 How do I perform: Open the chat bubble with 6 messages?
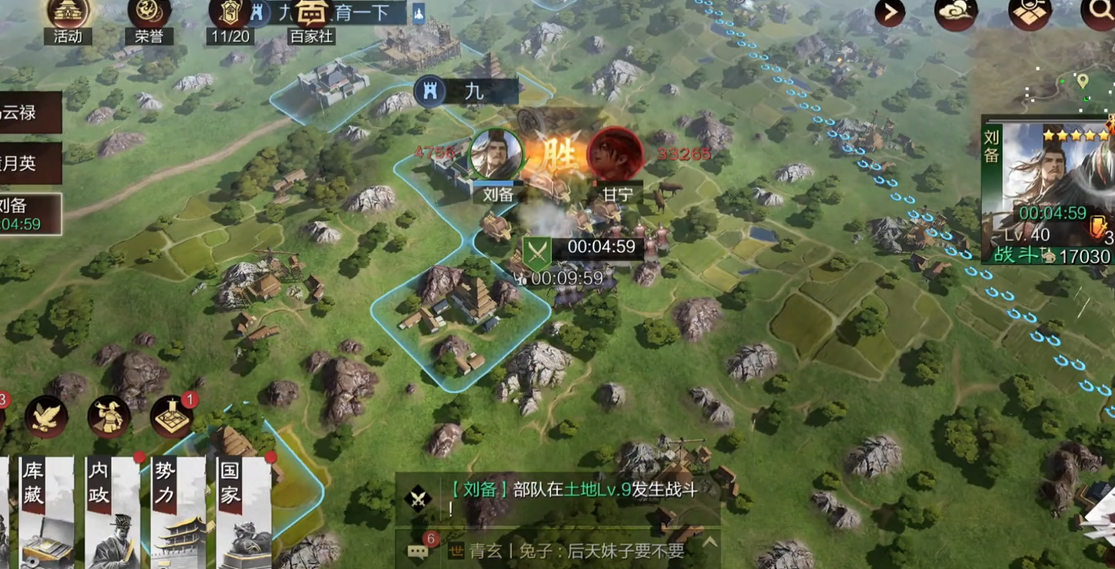418,549
